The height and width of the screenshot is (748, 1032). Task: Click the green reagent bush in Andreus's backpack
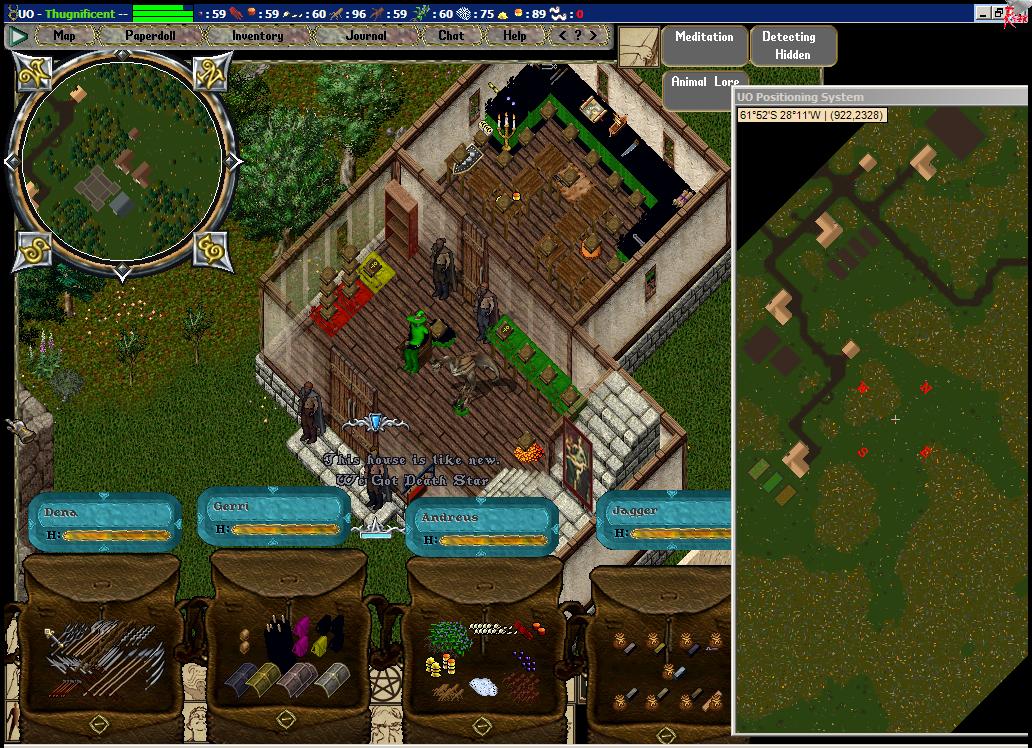(449, 637)
